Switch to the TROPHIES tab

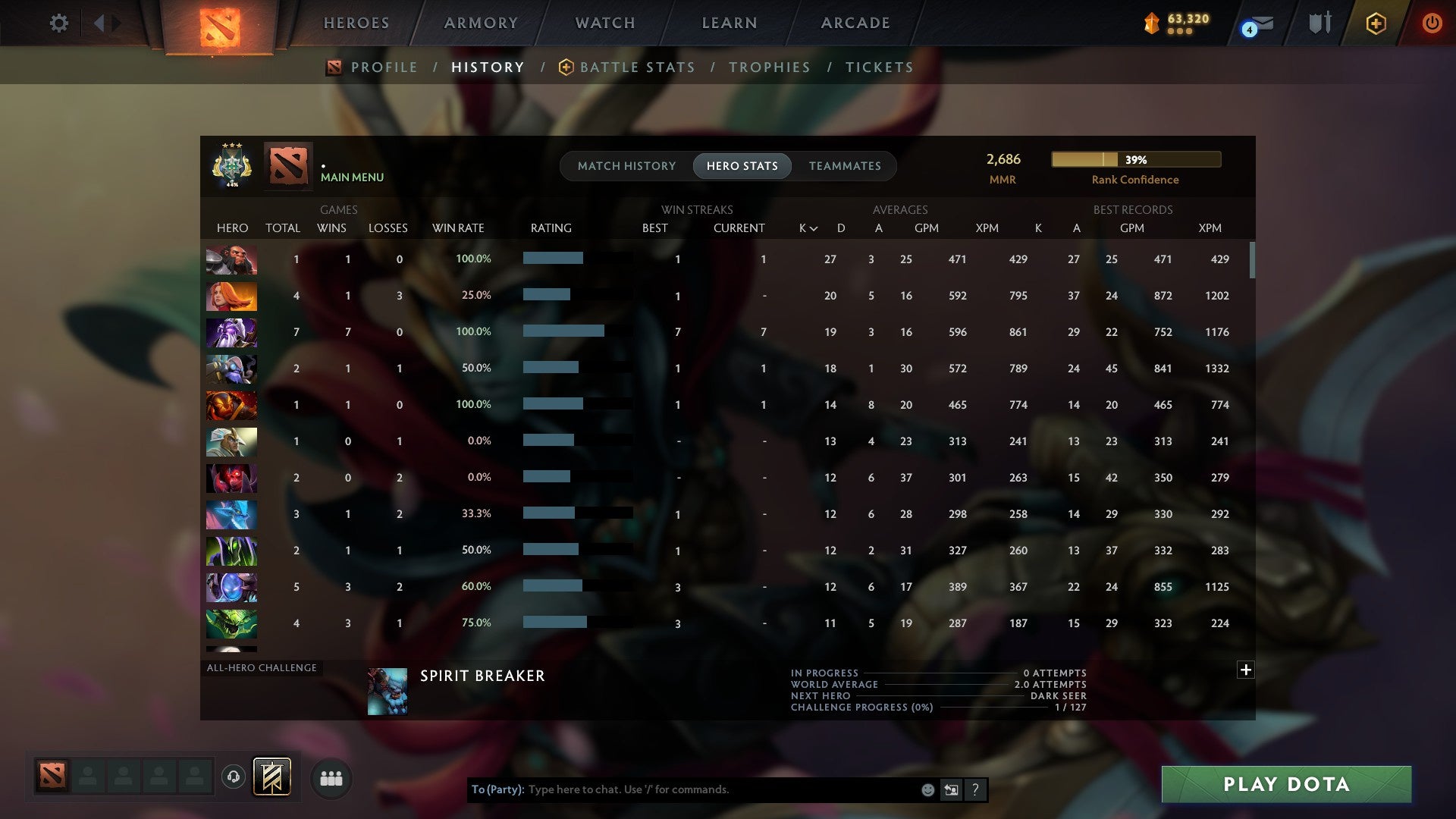pos(769,67)
